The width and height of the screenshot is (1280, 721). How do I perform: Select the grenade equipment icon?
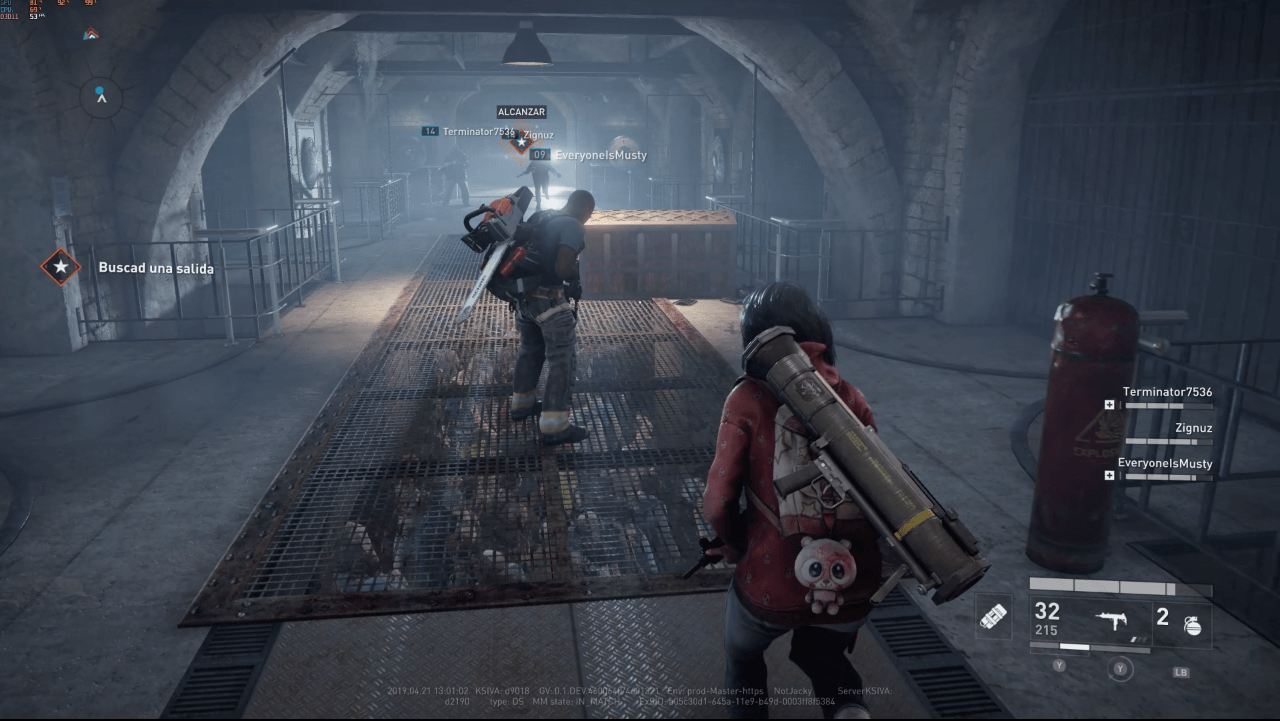(1192, 625)
